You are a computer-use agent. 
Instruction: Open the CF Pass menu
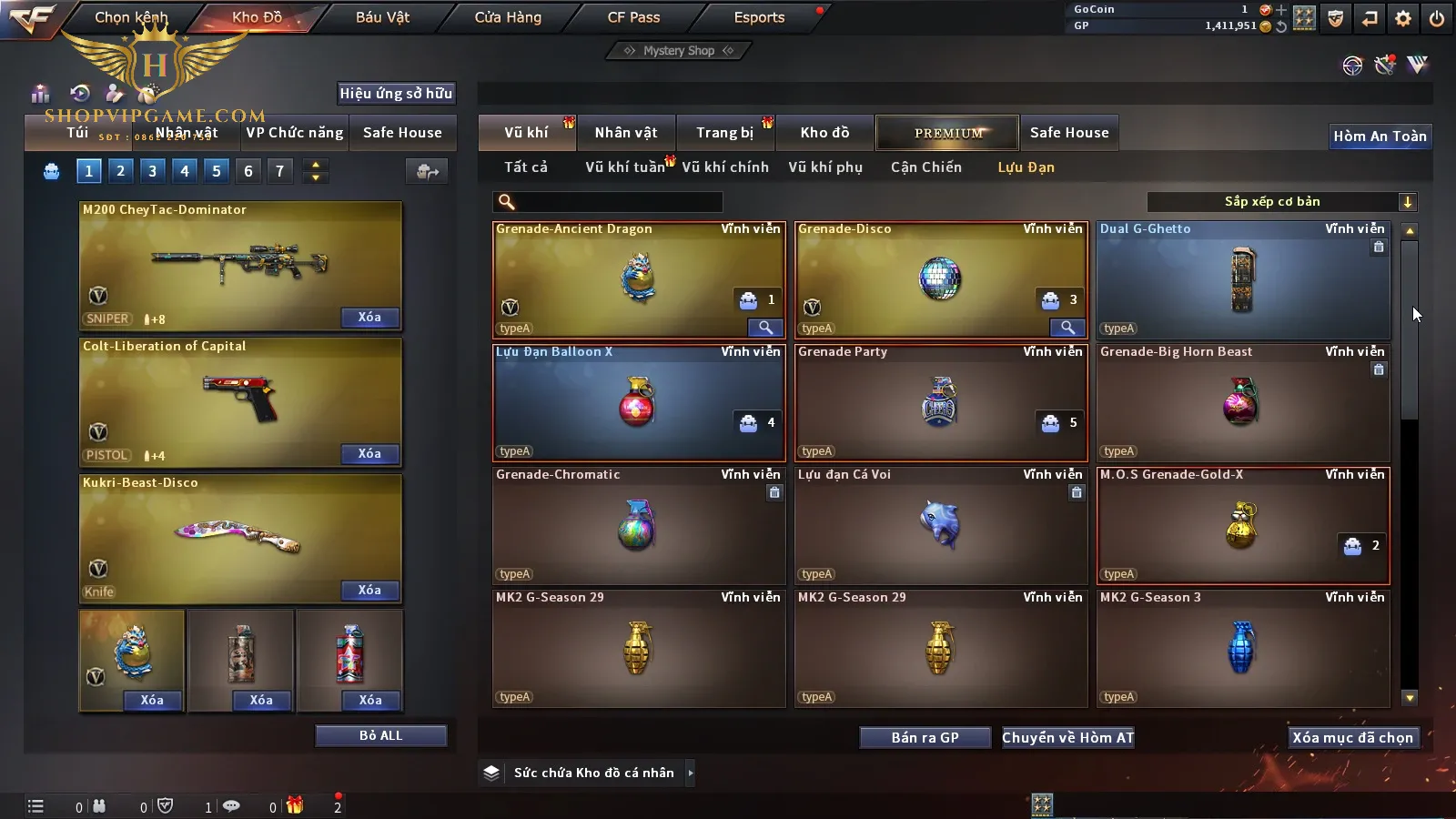tap(633, 17)
